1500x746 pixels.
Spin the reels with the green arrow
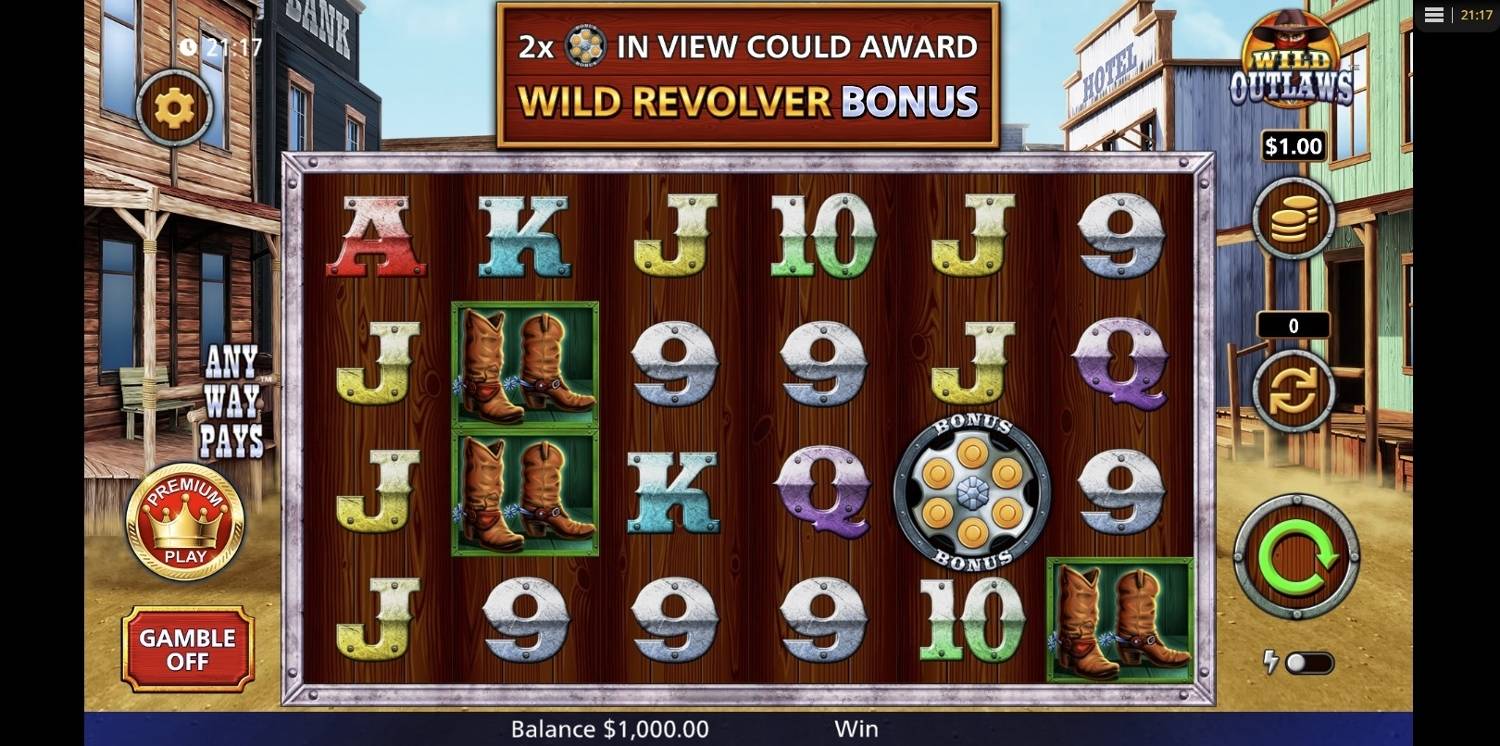[x=1296, y=556]
